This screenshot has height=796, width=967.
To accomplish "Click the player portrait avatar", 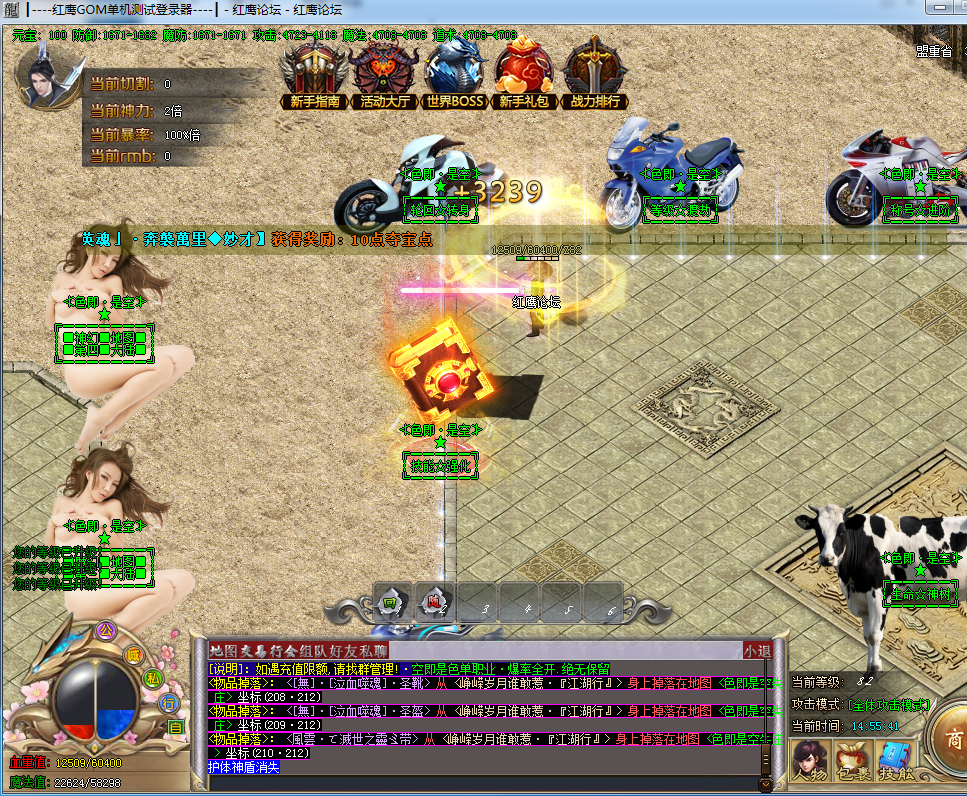I will click(x=48, y=76).
